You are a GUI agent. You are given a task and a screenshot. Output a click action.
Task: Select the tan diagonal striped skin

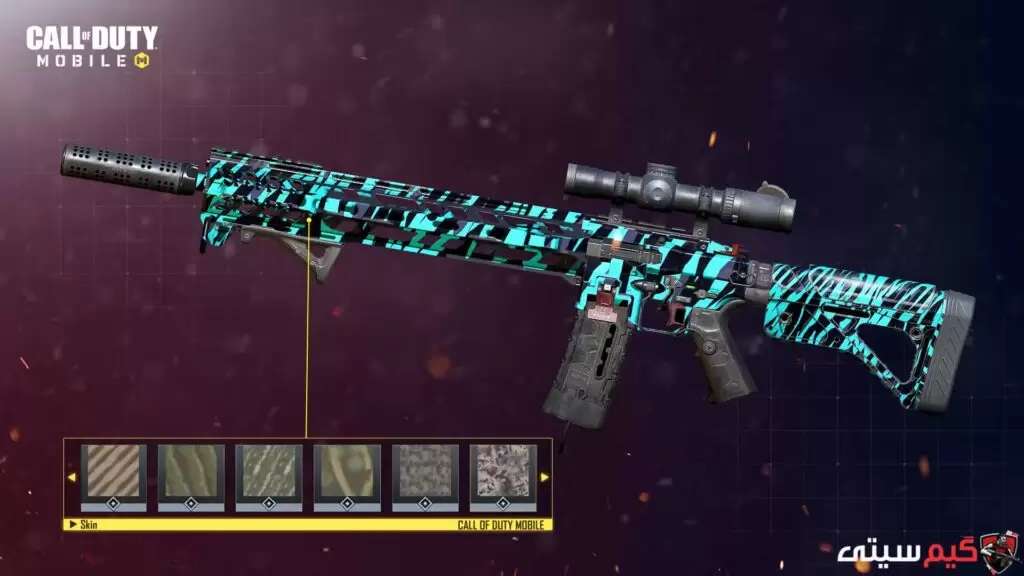point(114,472)
